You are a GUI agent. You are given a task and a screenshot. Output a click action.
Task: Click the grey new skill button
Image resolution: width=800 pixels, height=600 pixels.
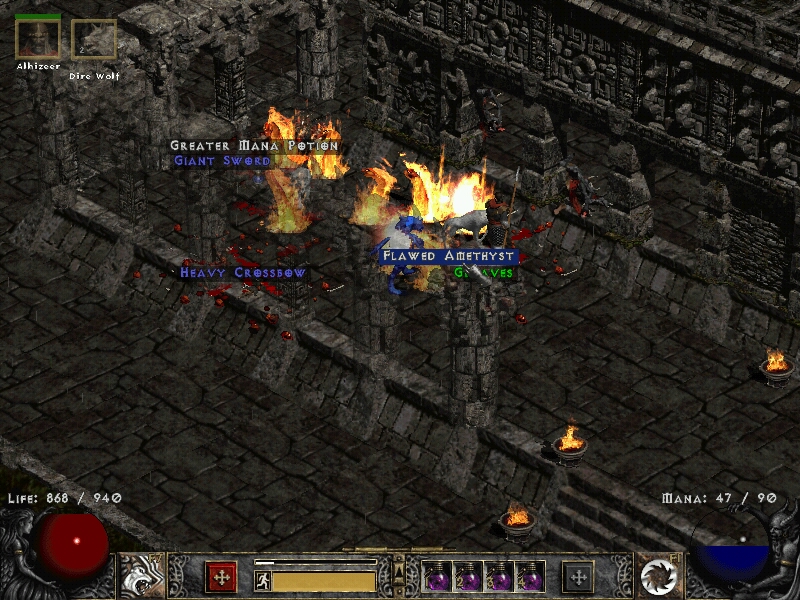pyautogui.click(x=578, y=576)
